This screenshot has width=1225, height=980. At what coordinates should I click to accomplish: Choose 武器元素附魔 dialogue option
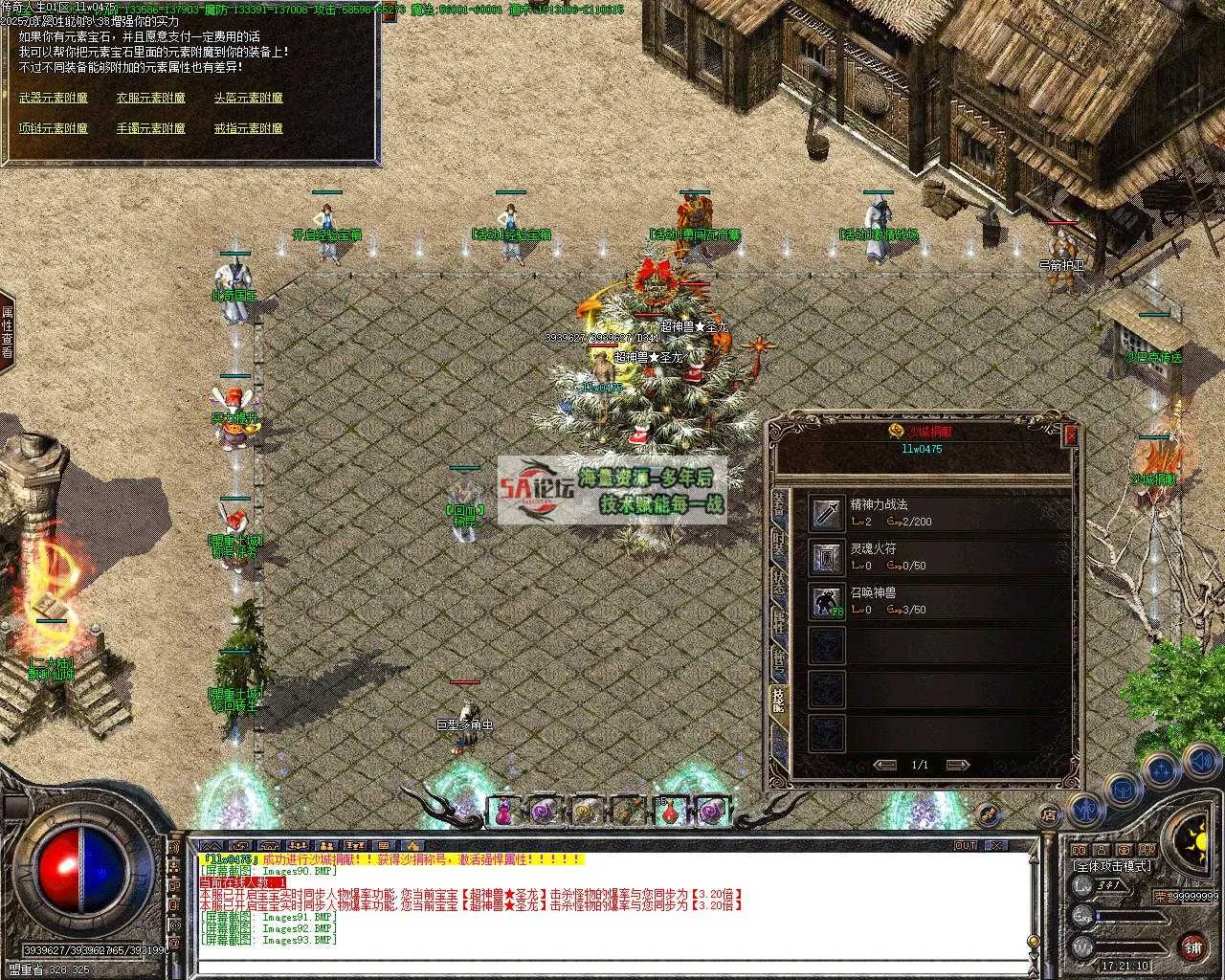click(x=54, y=98)
